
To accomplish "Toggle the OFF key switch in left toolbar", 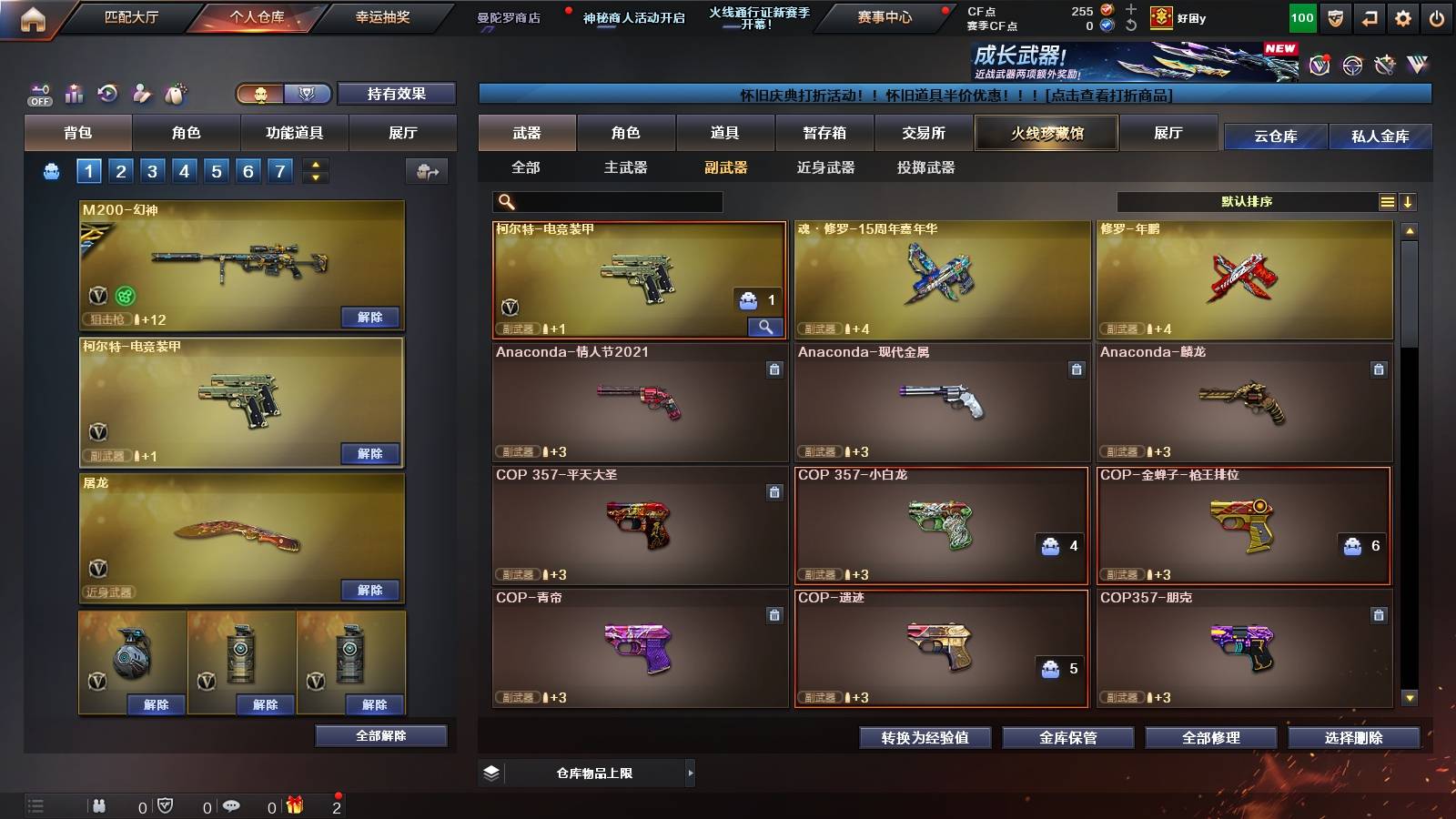I will click(38, 94).
